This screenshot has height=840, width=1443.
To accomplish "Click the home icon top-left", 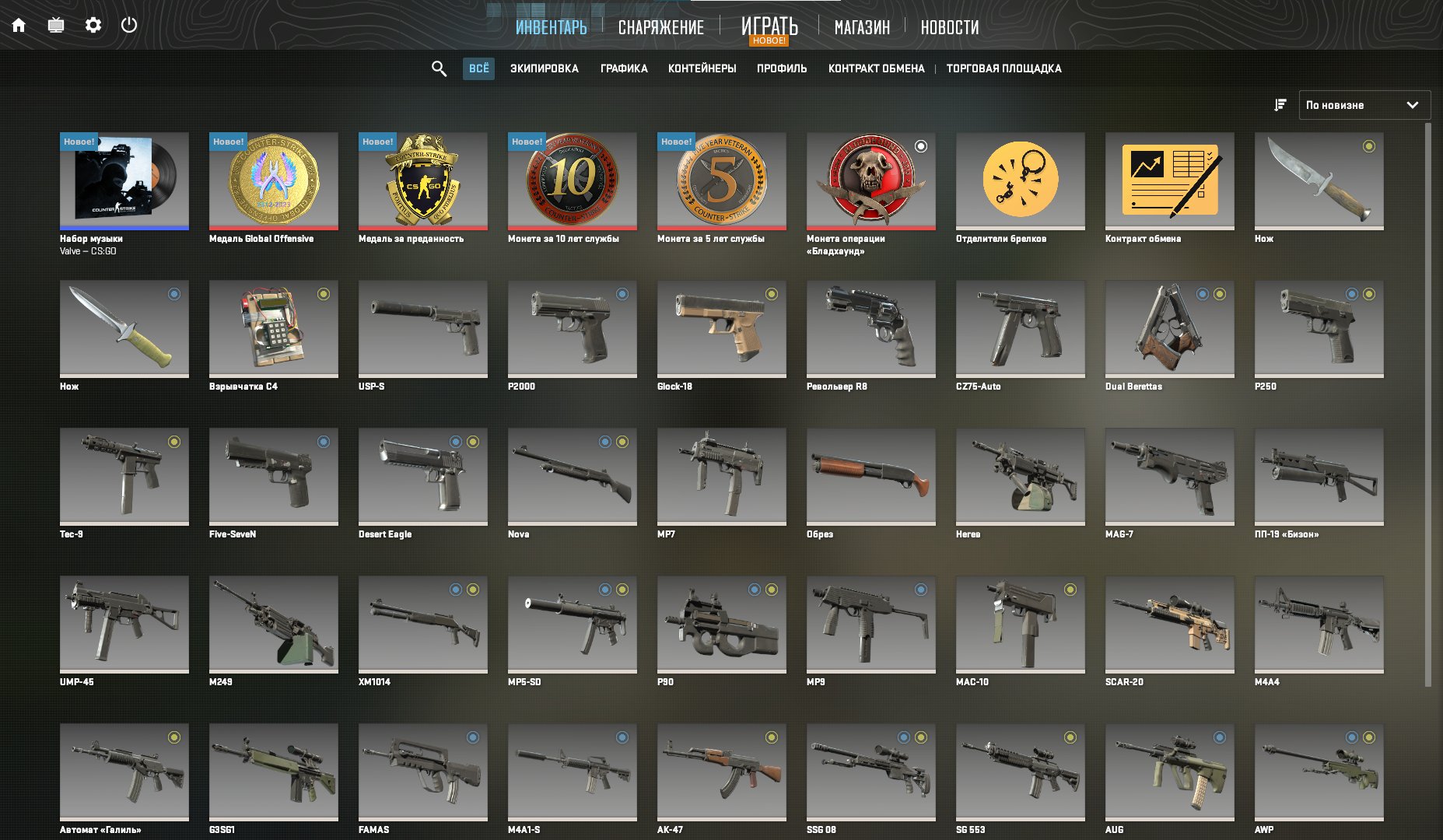I will (19, 25).
